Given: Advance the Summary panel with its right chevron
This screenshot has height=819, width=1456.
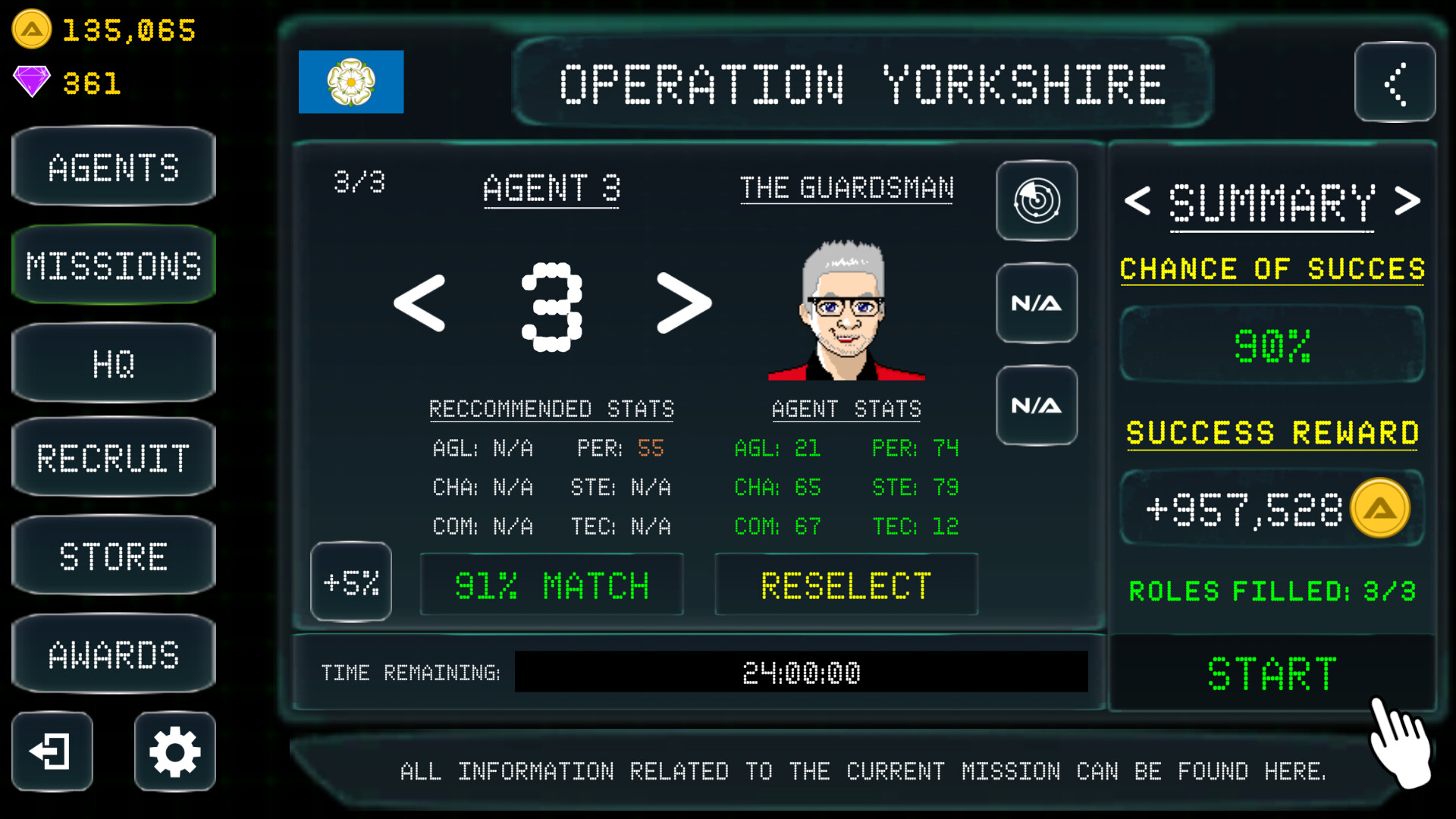Looking at the screenshot, I should tap(1409, 200).
